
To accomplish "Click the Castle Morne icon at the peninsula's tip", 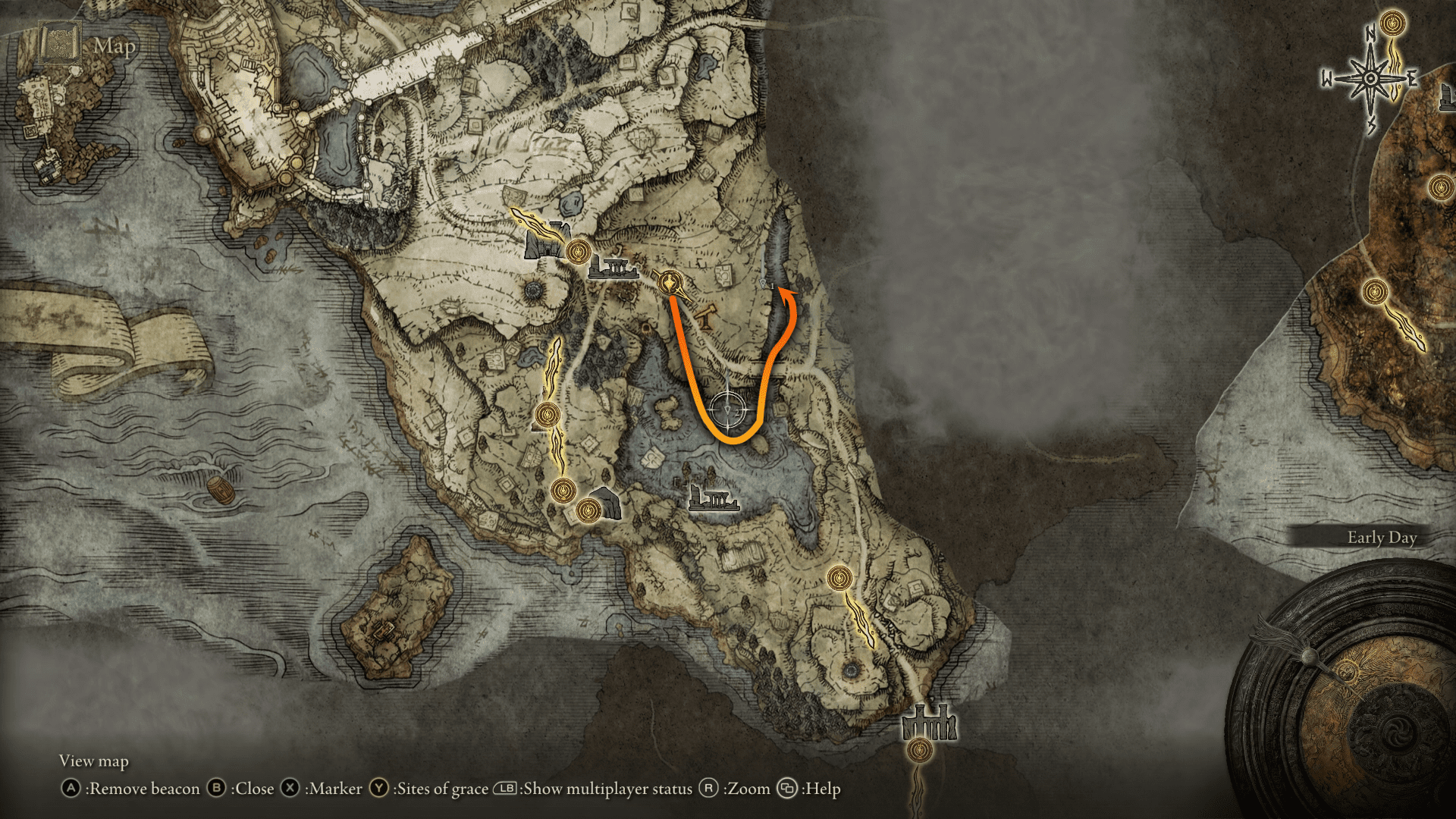I will tap(930, 720).
